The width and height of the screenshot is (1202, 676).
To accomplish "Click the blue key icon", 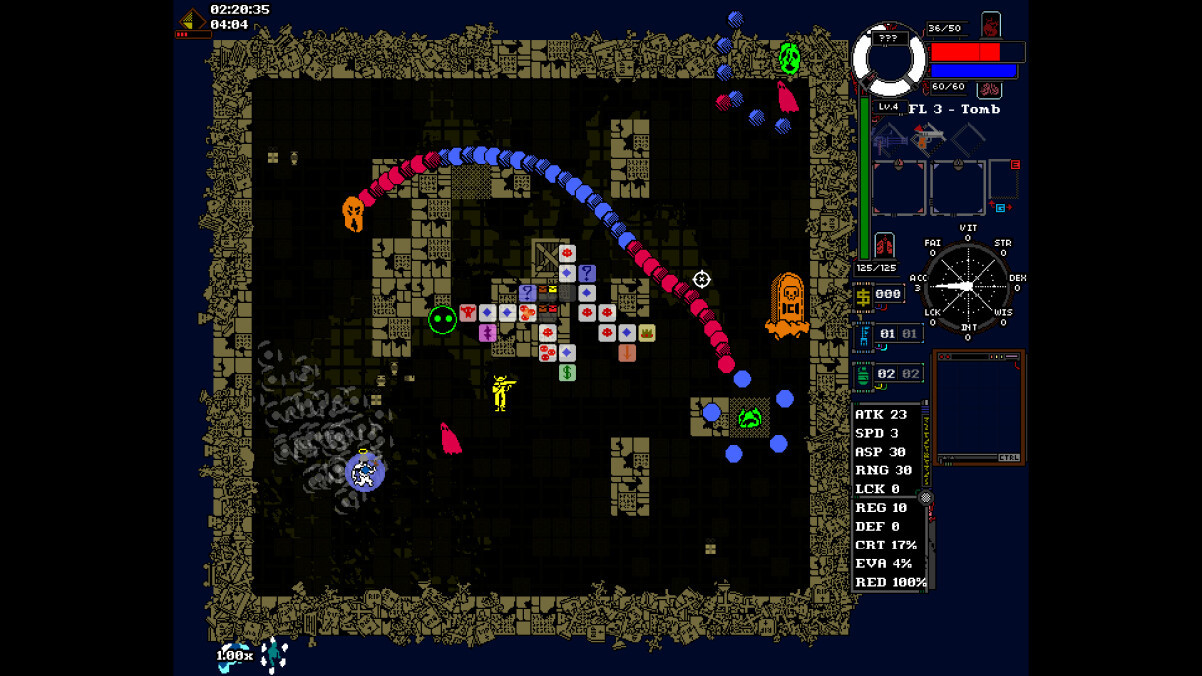I will (863, 334).
